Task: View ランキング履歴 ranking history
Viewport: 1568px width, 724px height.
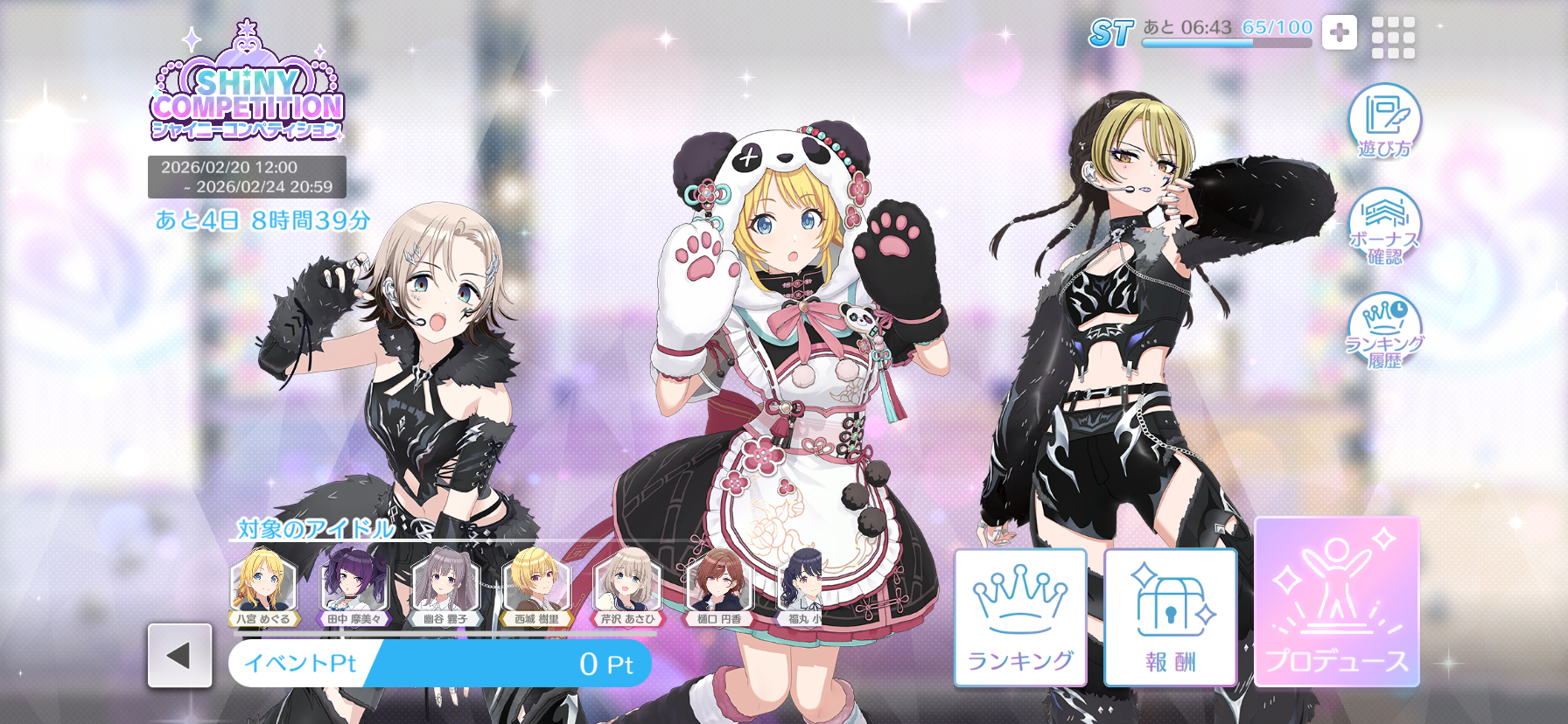Action: 1384,332
